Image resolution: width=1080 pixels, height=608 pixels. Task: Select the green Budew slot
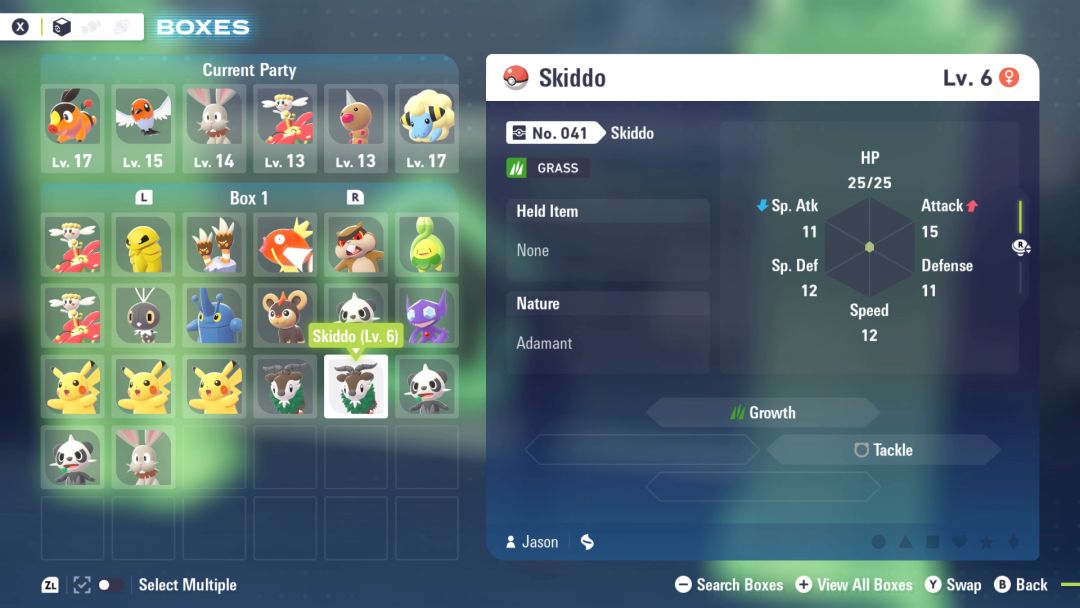[426, 244]
